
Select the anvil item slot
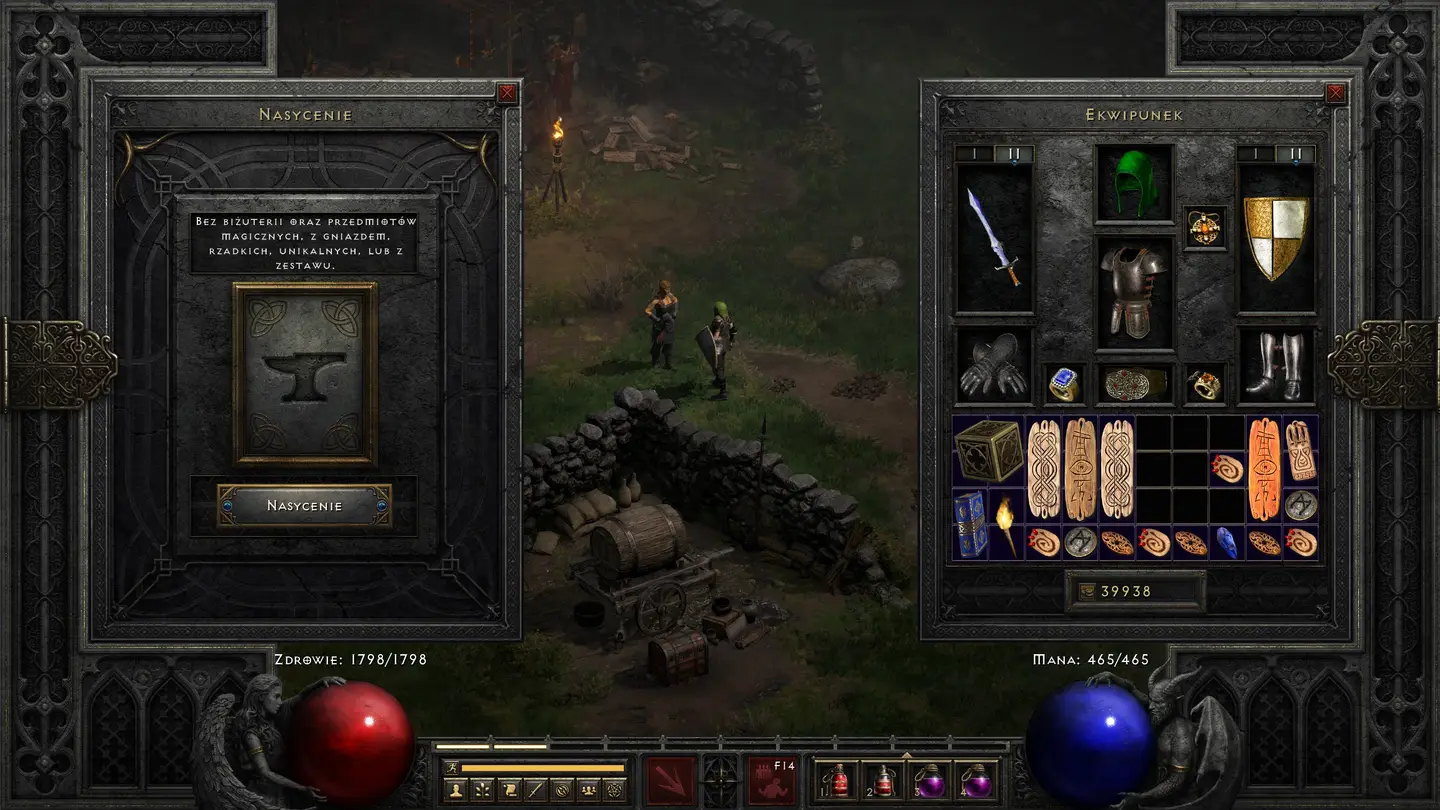305,374
